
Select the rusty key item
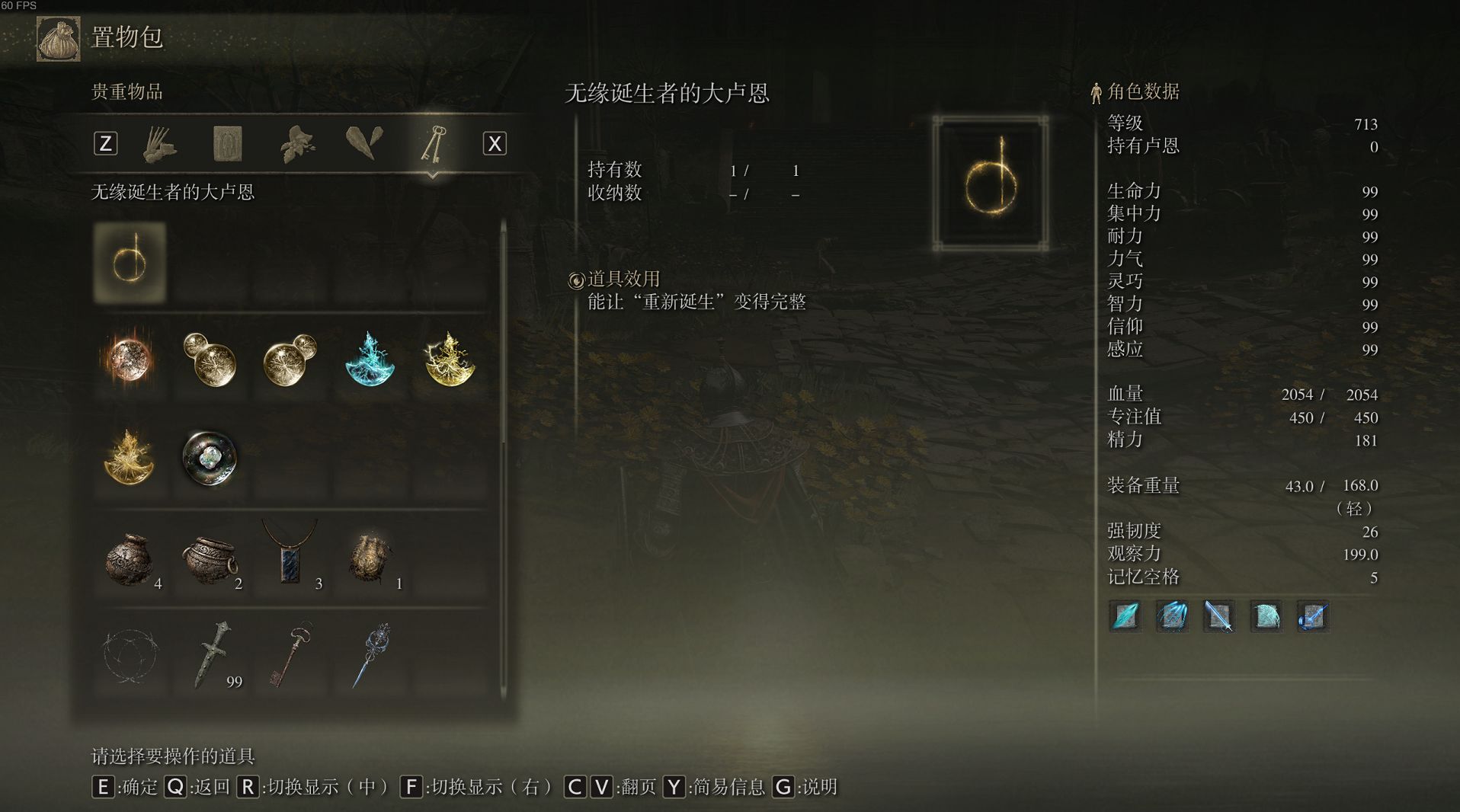(x=290, y=655)
